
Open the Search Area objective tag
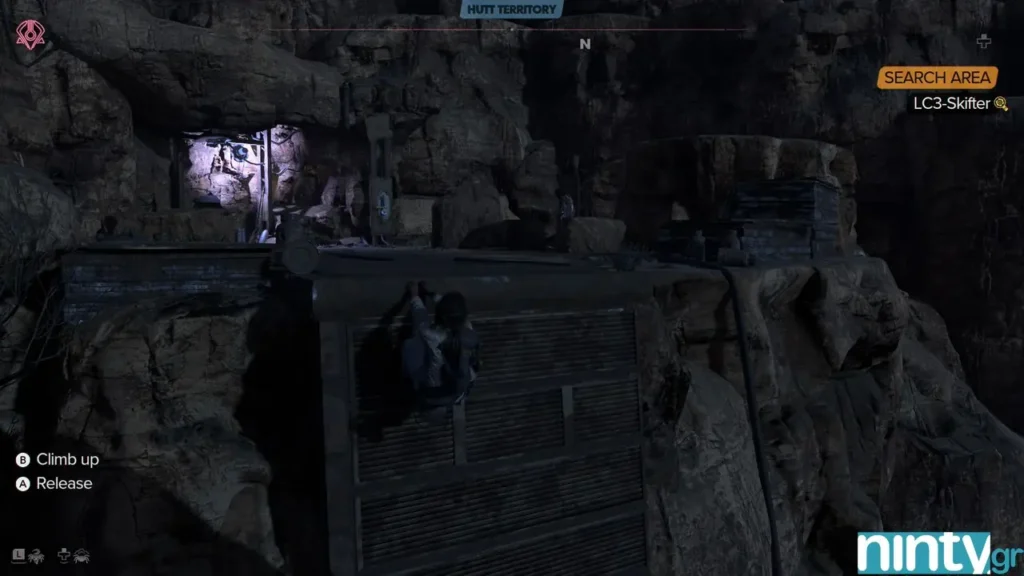coord(937,78)
